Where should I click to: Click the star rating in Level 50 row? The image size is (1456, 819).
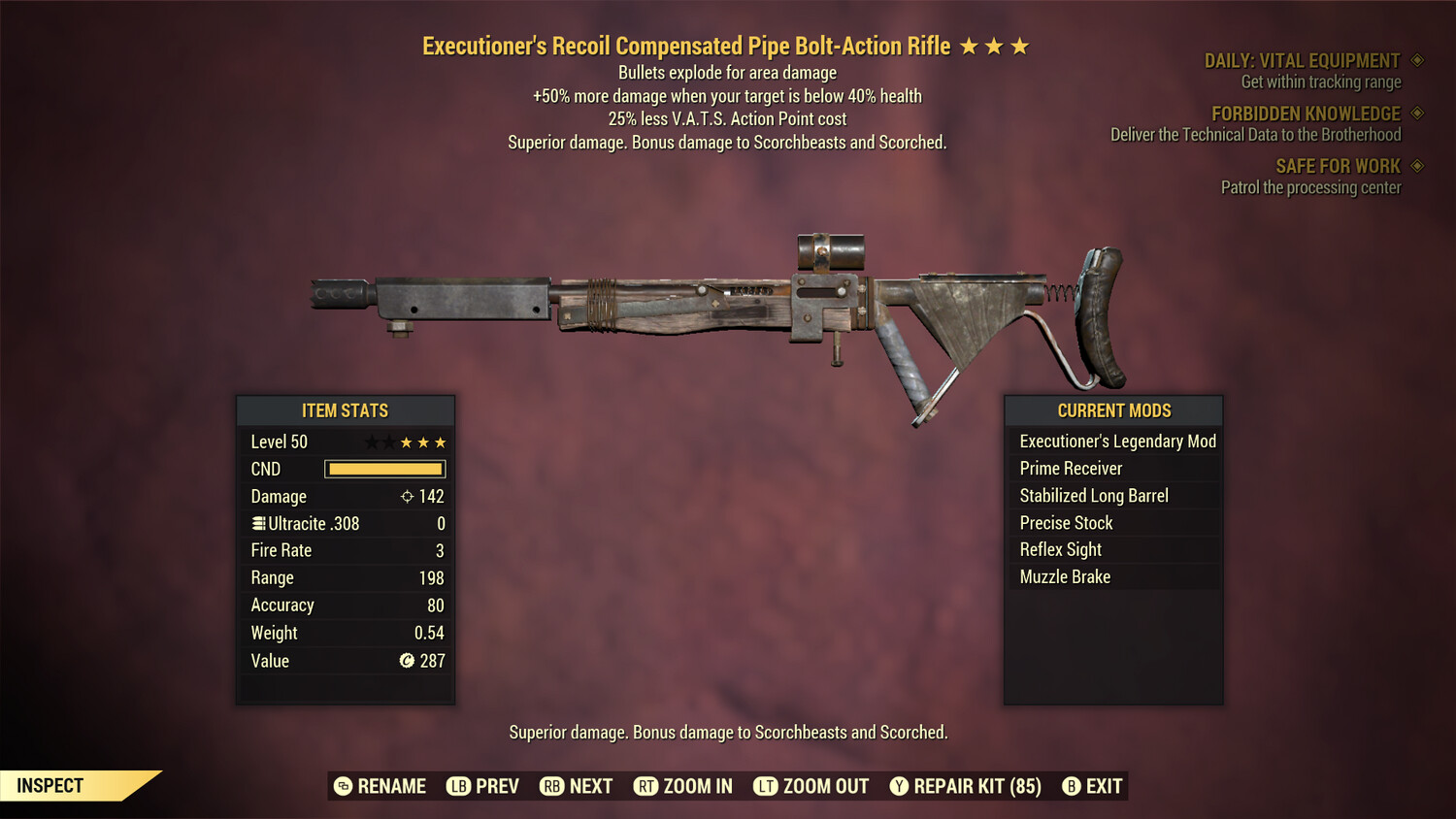(406, 442)
